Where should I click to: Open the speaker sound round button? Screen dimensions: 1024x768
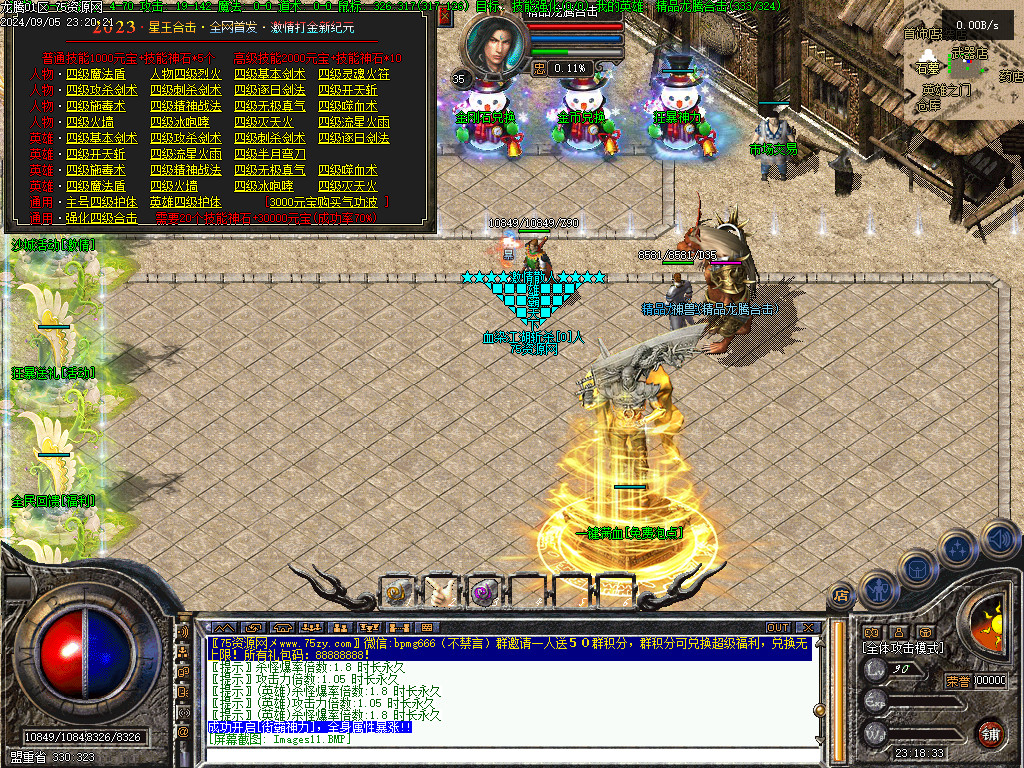tap(1000, 540)
